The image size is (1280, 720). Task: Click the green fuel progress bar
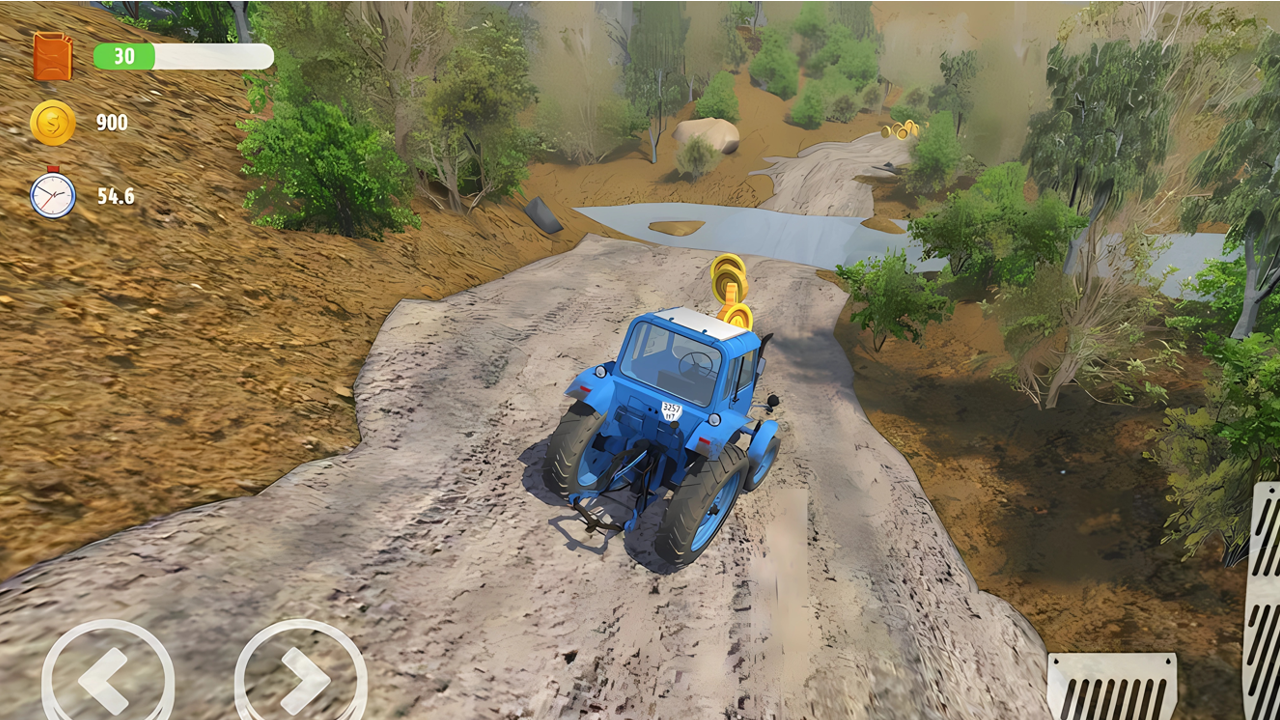pyautogui.click(x=180, y=55)
